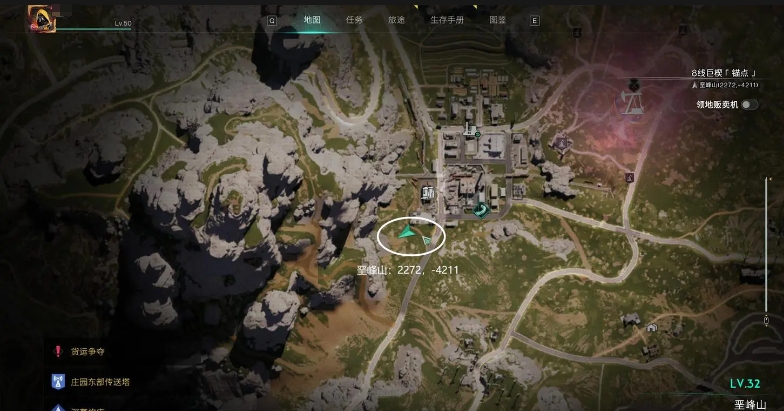This screenshot has height=411, width=784.
Task: Select the oil pump marker on the map
Action: pyautogui.click(x=632, y=100)
